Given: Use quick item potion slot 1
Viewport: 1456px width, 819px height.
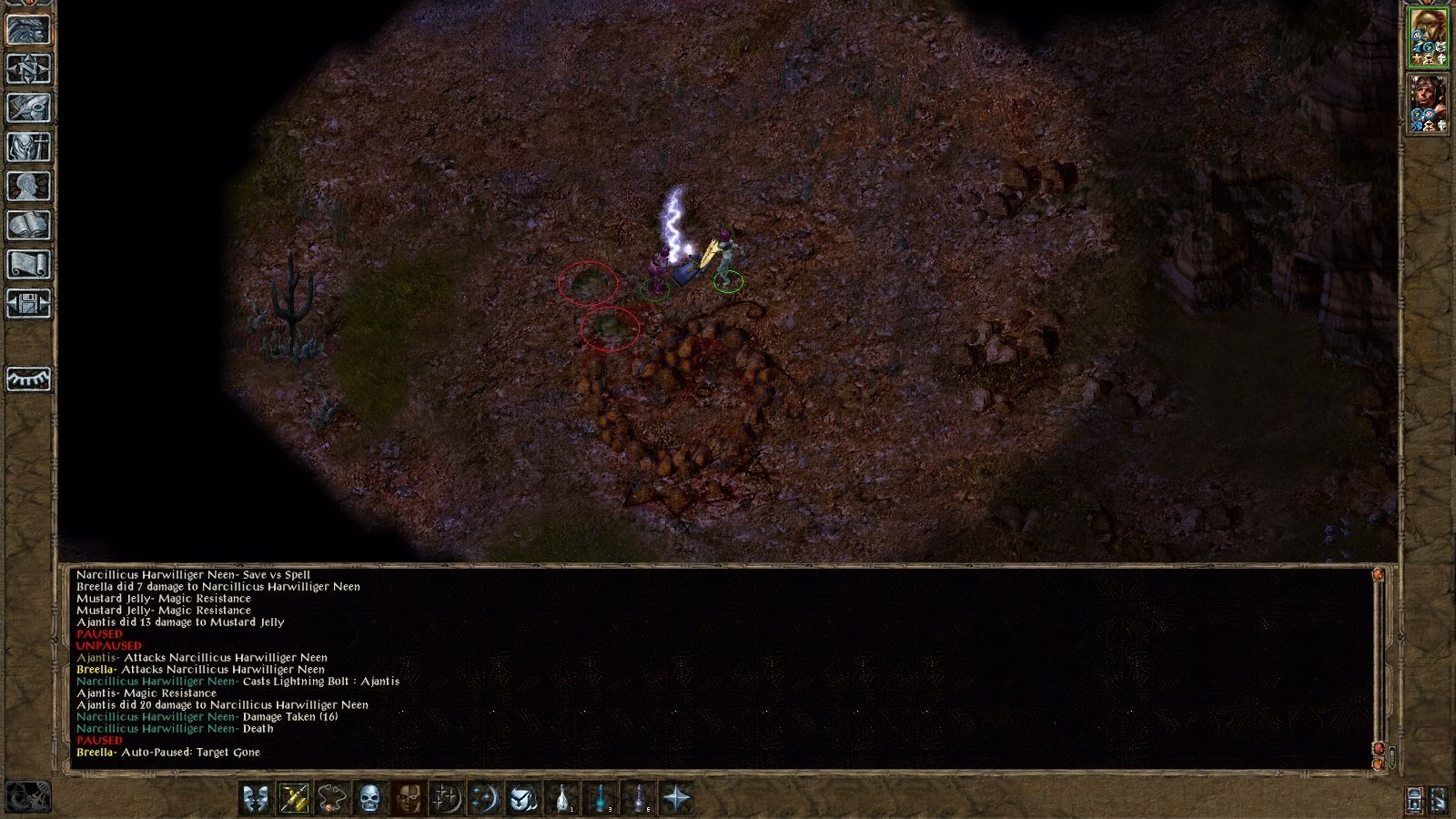Looking at the screenshot, I should click(x=561, y=798).
